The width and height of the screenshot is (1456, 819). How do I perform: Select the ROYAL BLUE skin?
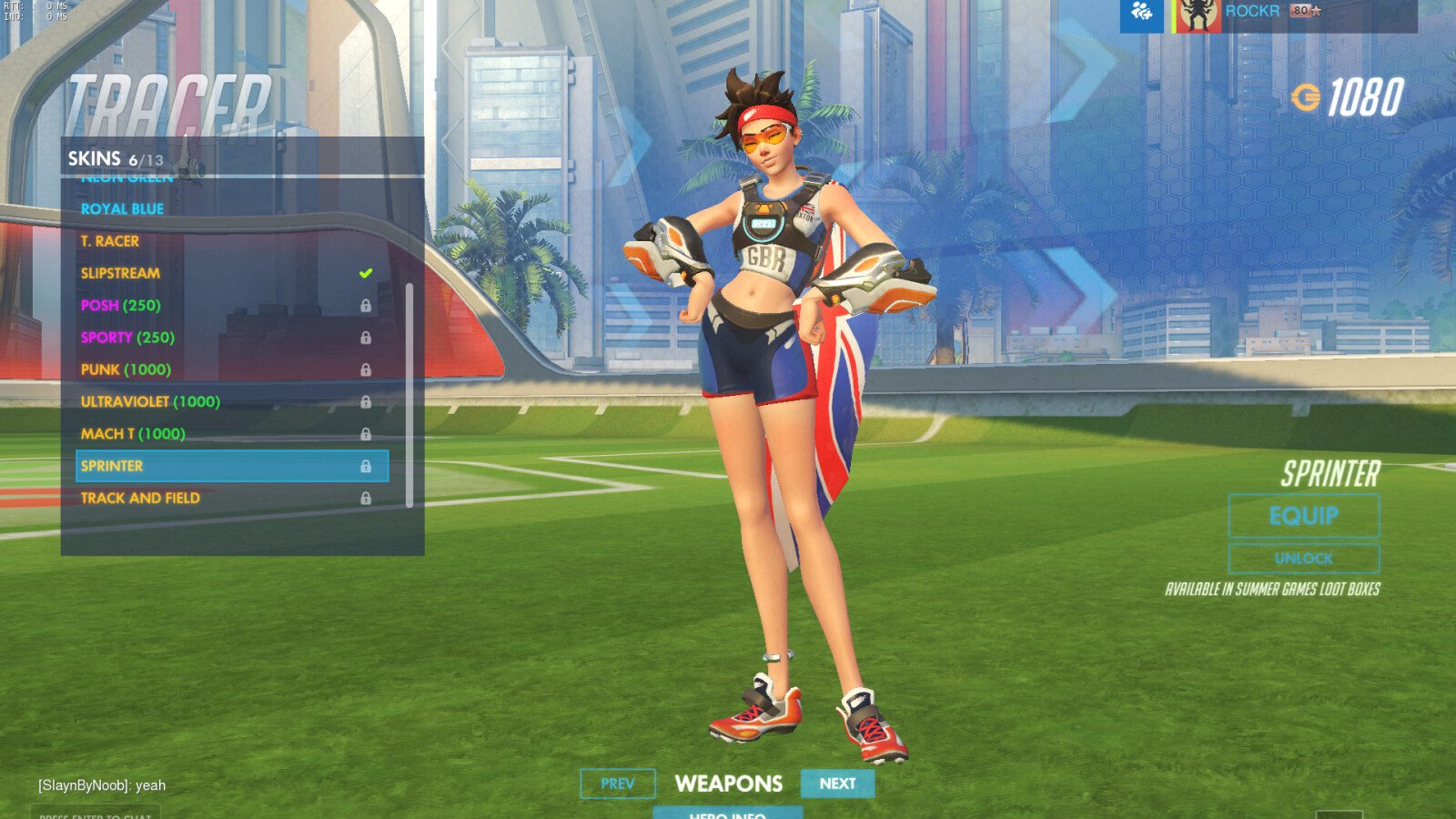123,208
